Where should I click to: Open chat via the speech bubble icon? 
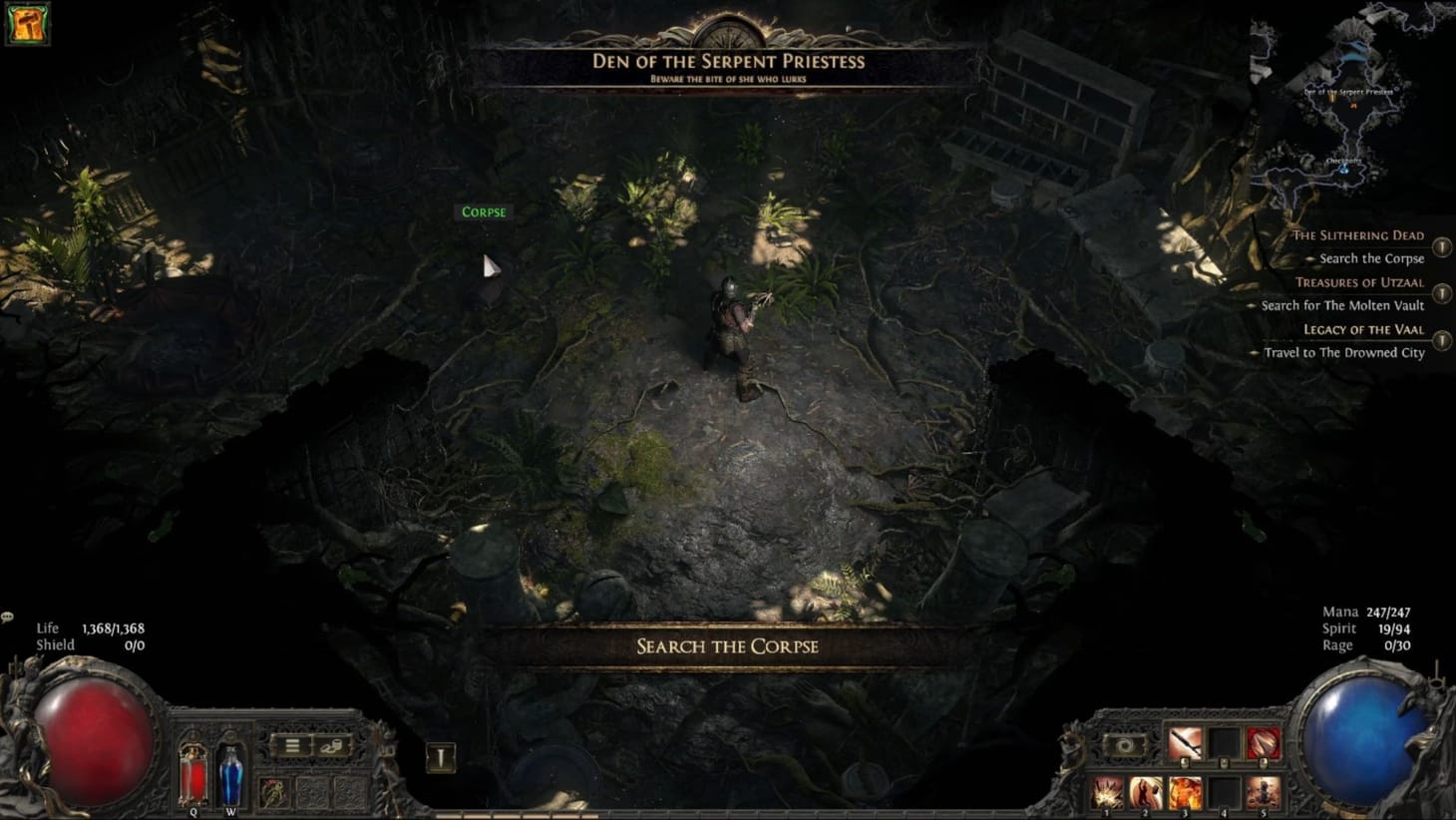[8, 616]
